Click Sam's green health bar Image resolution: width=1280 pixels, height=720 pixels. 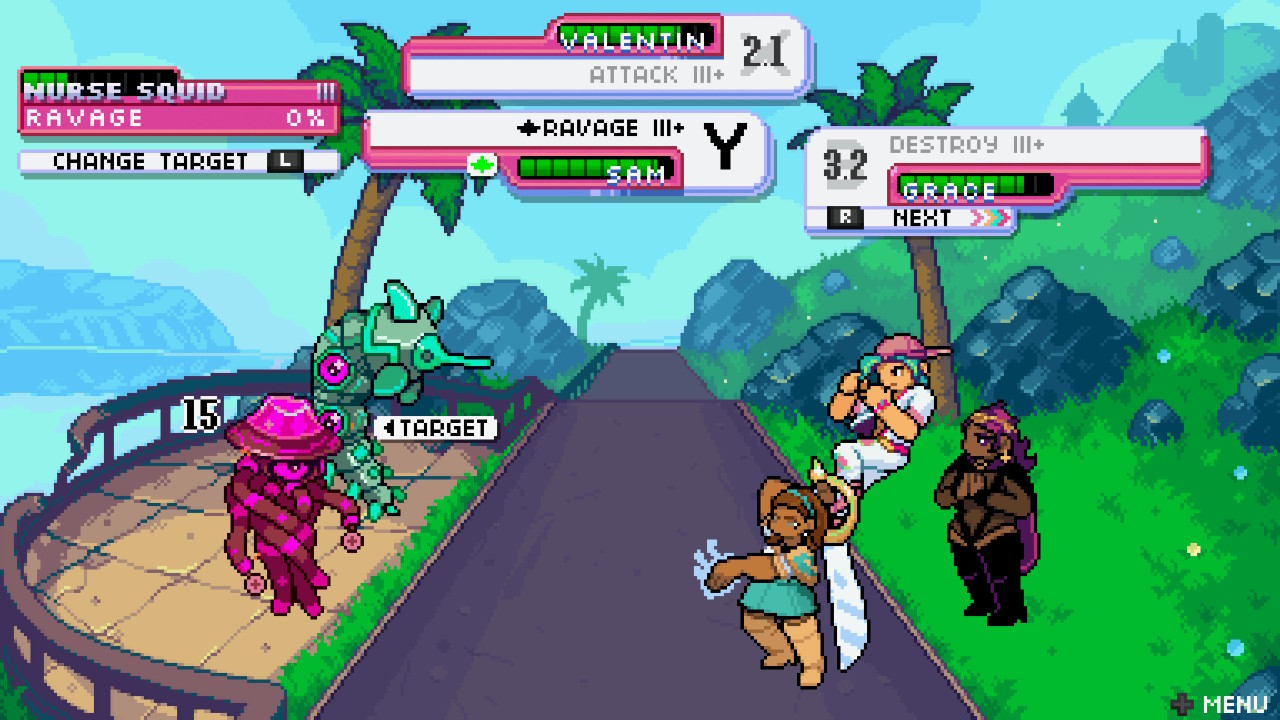pyautogui.click(x=586, y=167)
